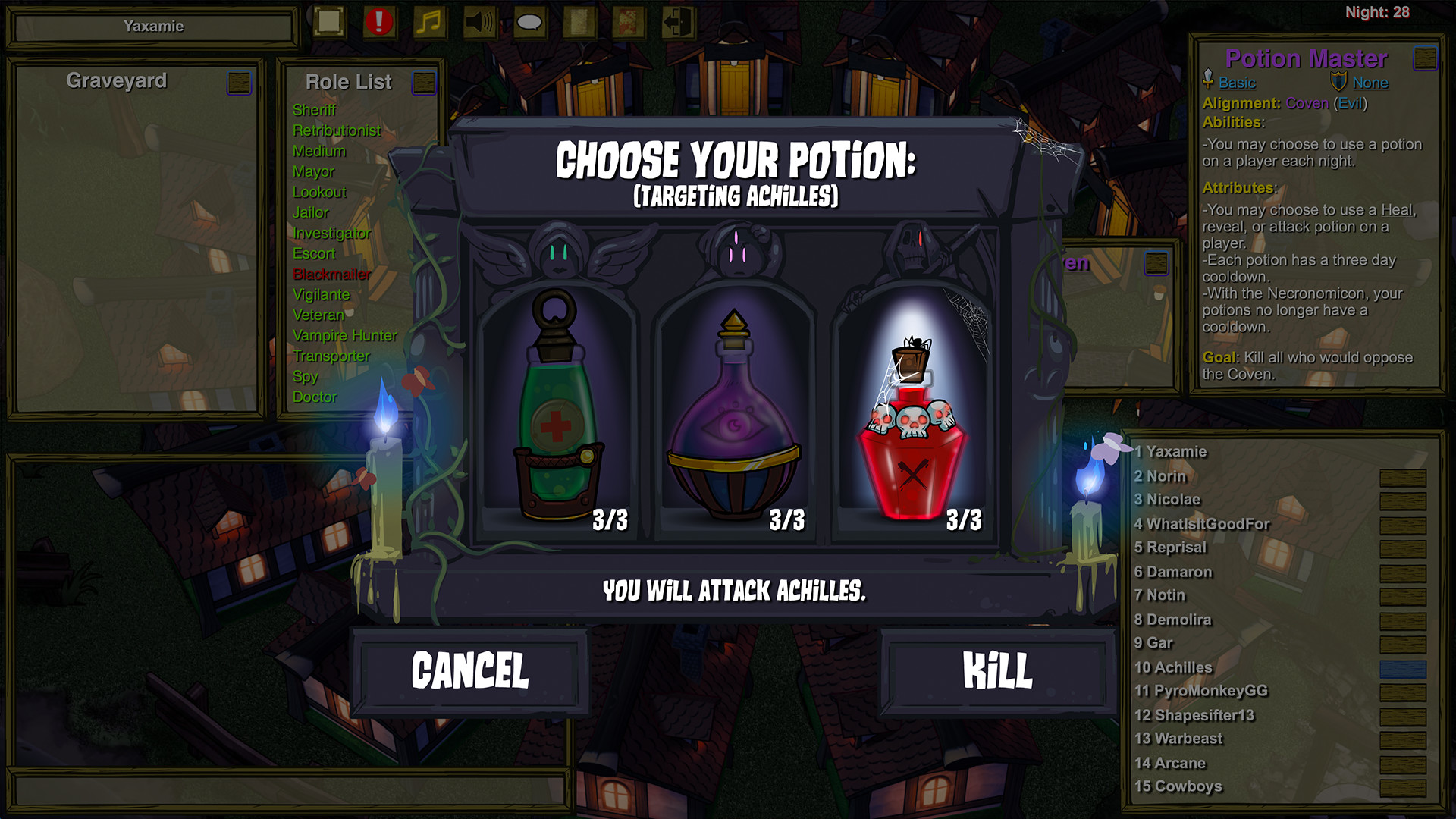Switch to the Role List panel
The image size is (1456, 819).
347,81
